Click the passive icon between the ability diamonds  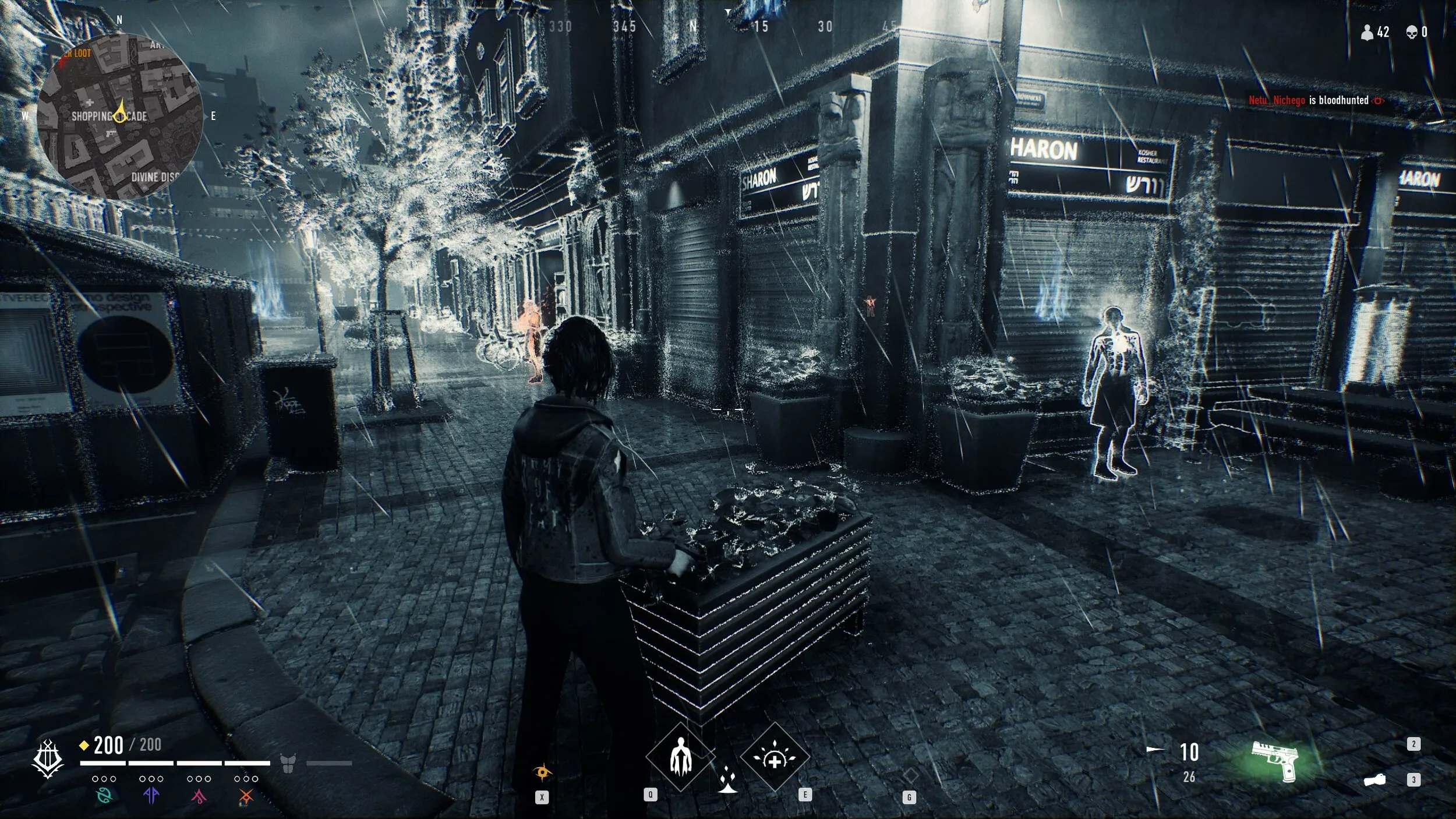727,781
